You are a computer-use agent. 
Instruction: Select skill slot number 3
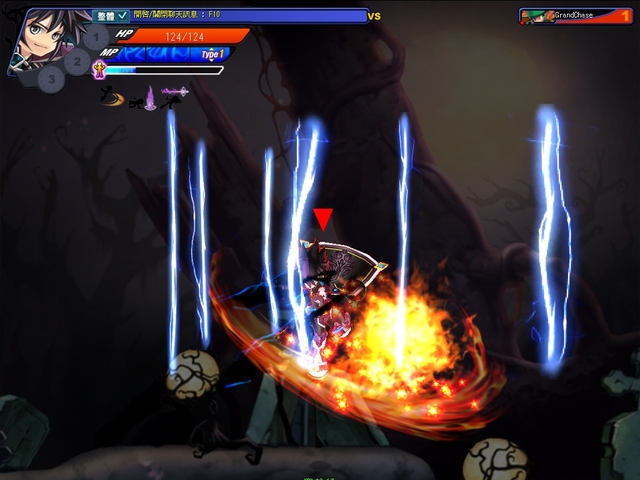pyautogui.click(x=52, y=77)
